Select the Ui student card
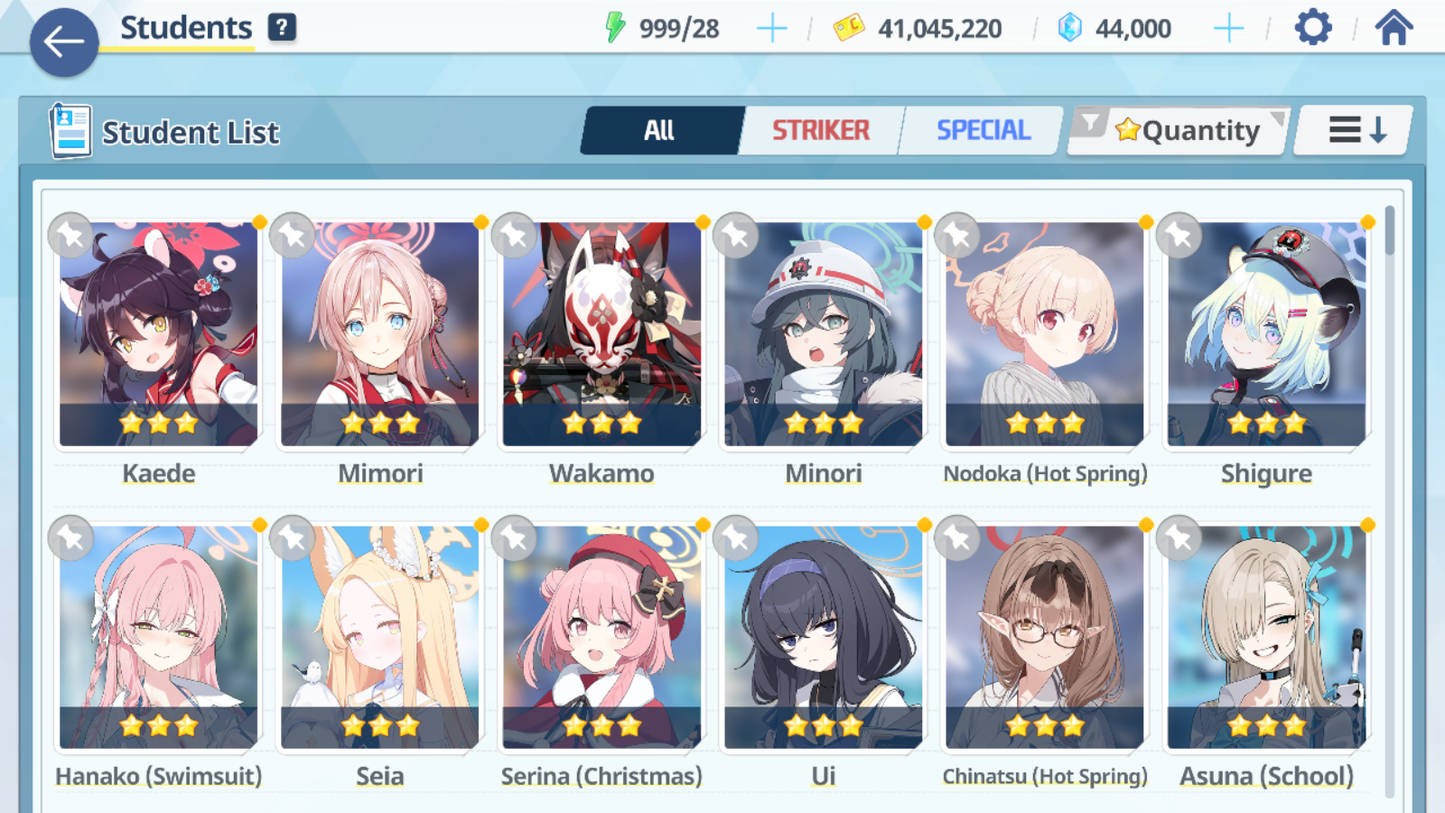The width and height of the screenshot is (1445, 813). point(823,638)
